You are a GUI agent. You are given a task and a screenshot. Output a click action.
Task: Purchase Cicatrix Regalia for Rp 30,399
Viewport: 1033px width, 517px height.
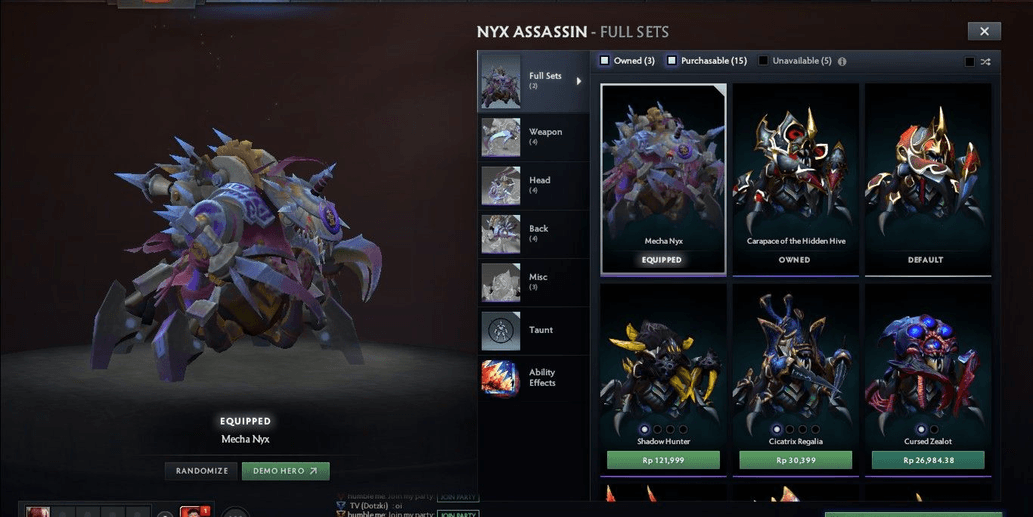coord(795,460)
